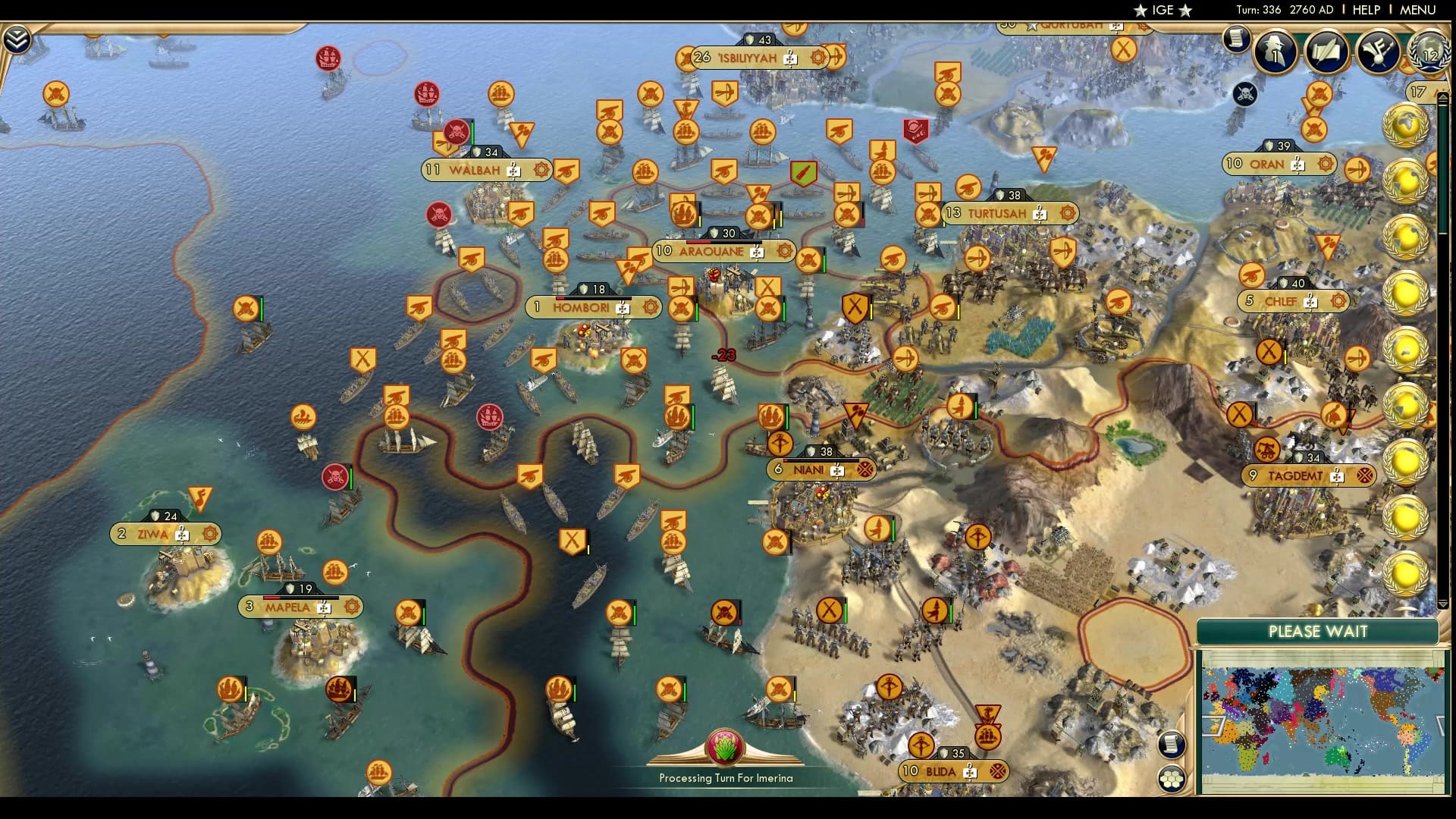Viewport: 1456px width, 819px height.
Task: Select the Turtusah city name banner
Action: pos(996,213)
